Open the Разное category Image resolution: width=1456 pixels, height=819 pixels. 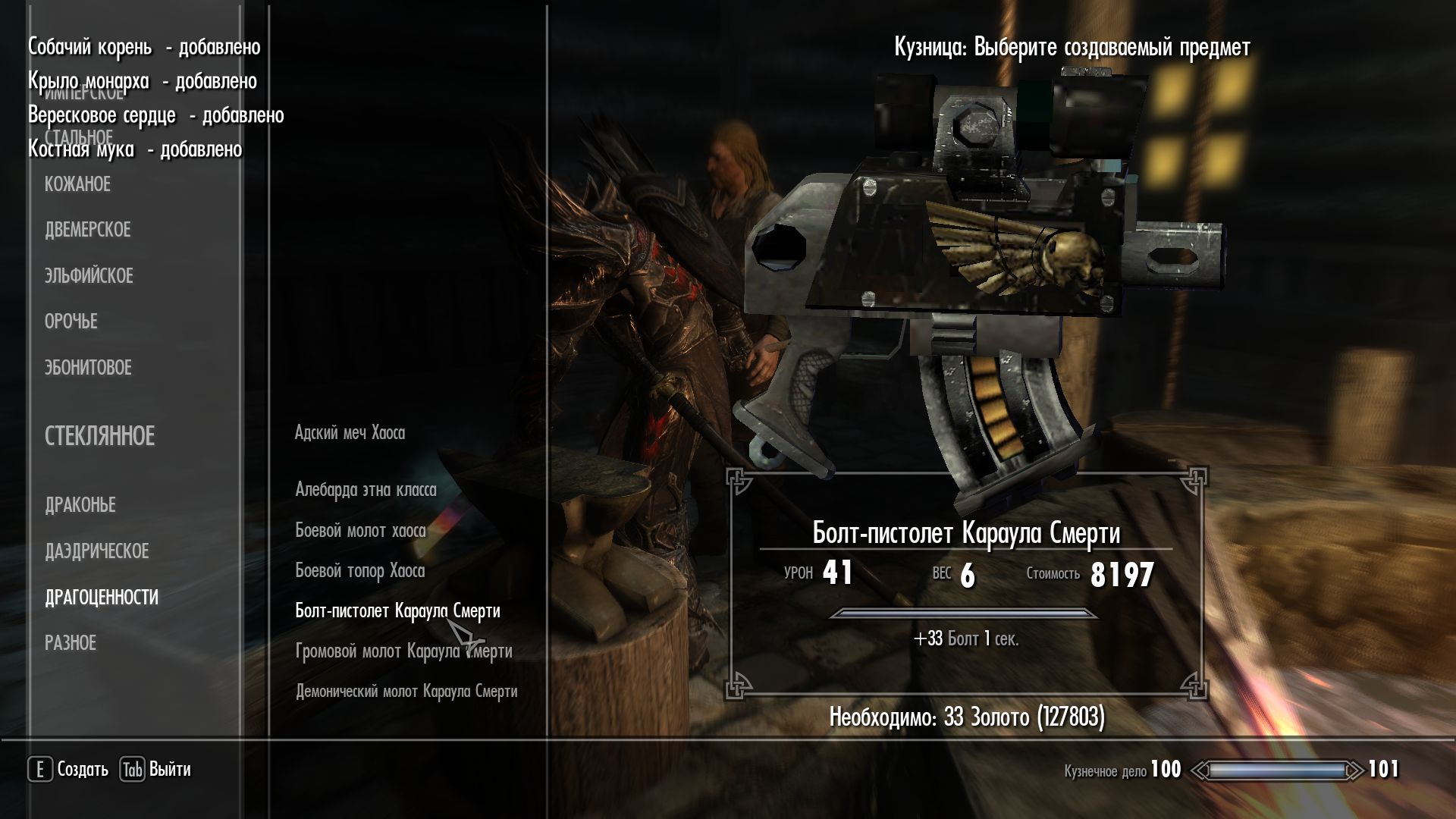coord(70,643)
